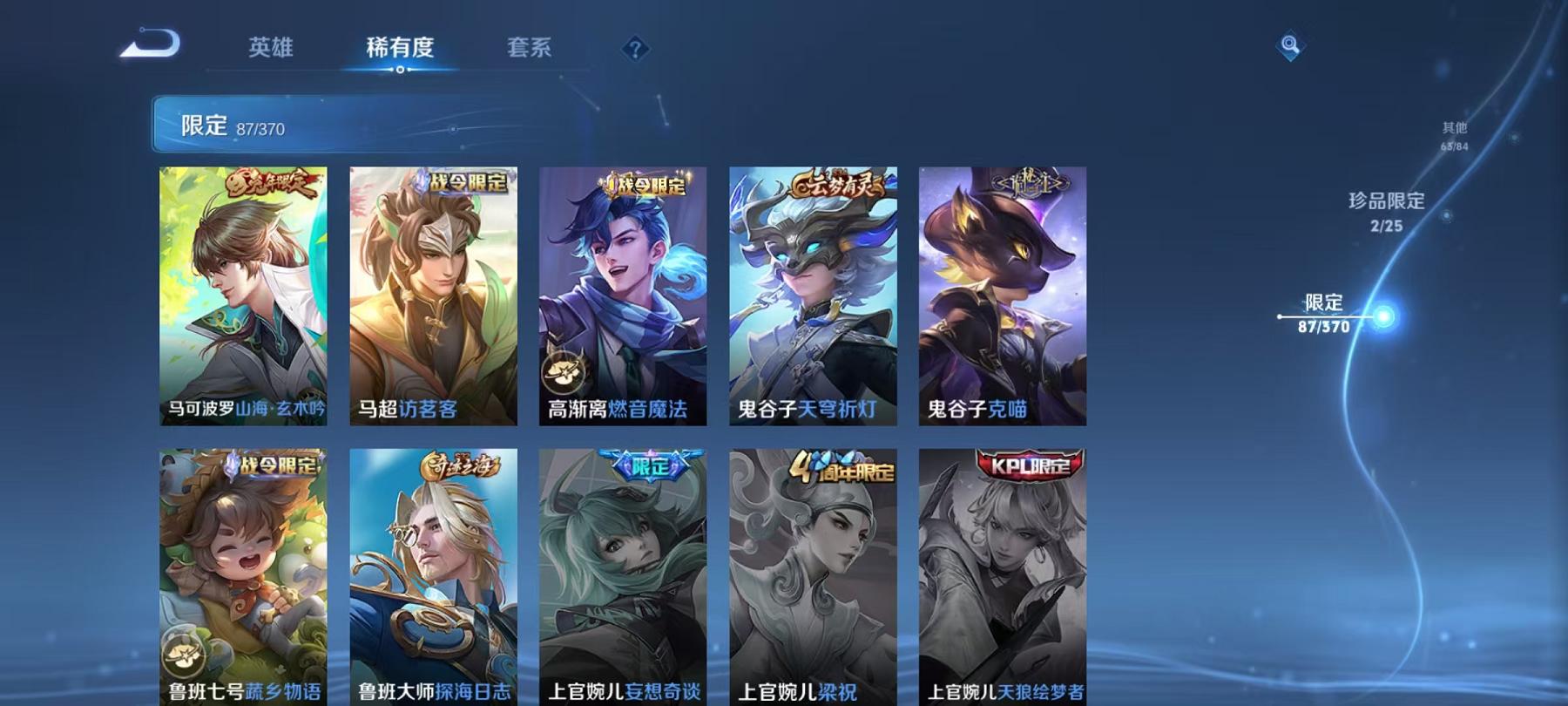The height and width of the screenshot is (706, 1568).
Task: Select the 其他 63/84 category on the right
Action: (x=1456, y=132)
